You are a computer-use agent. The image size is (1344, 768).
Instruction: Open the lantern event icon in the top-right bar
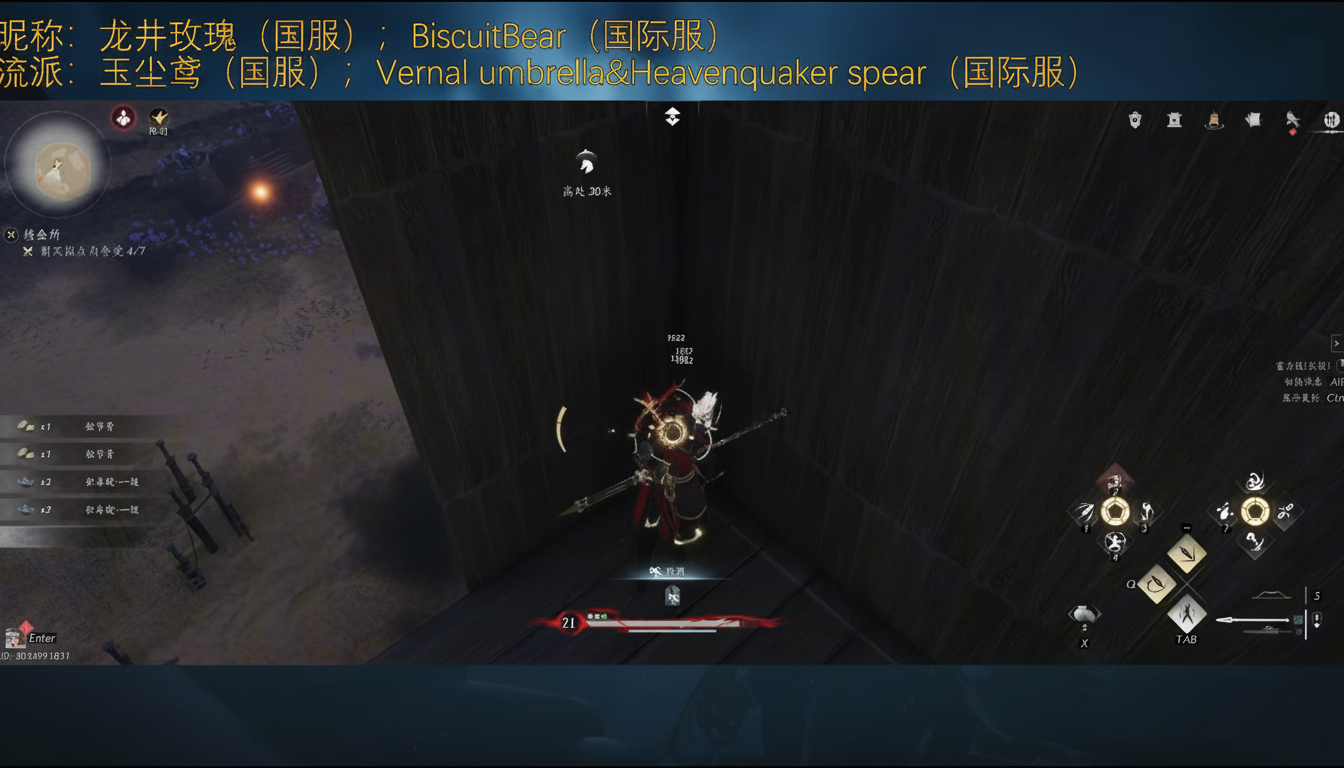pos(1214,120)
